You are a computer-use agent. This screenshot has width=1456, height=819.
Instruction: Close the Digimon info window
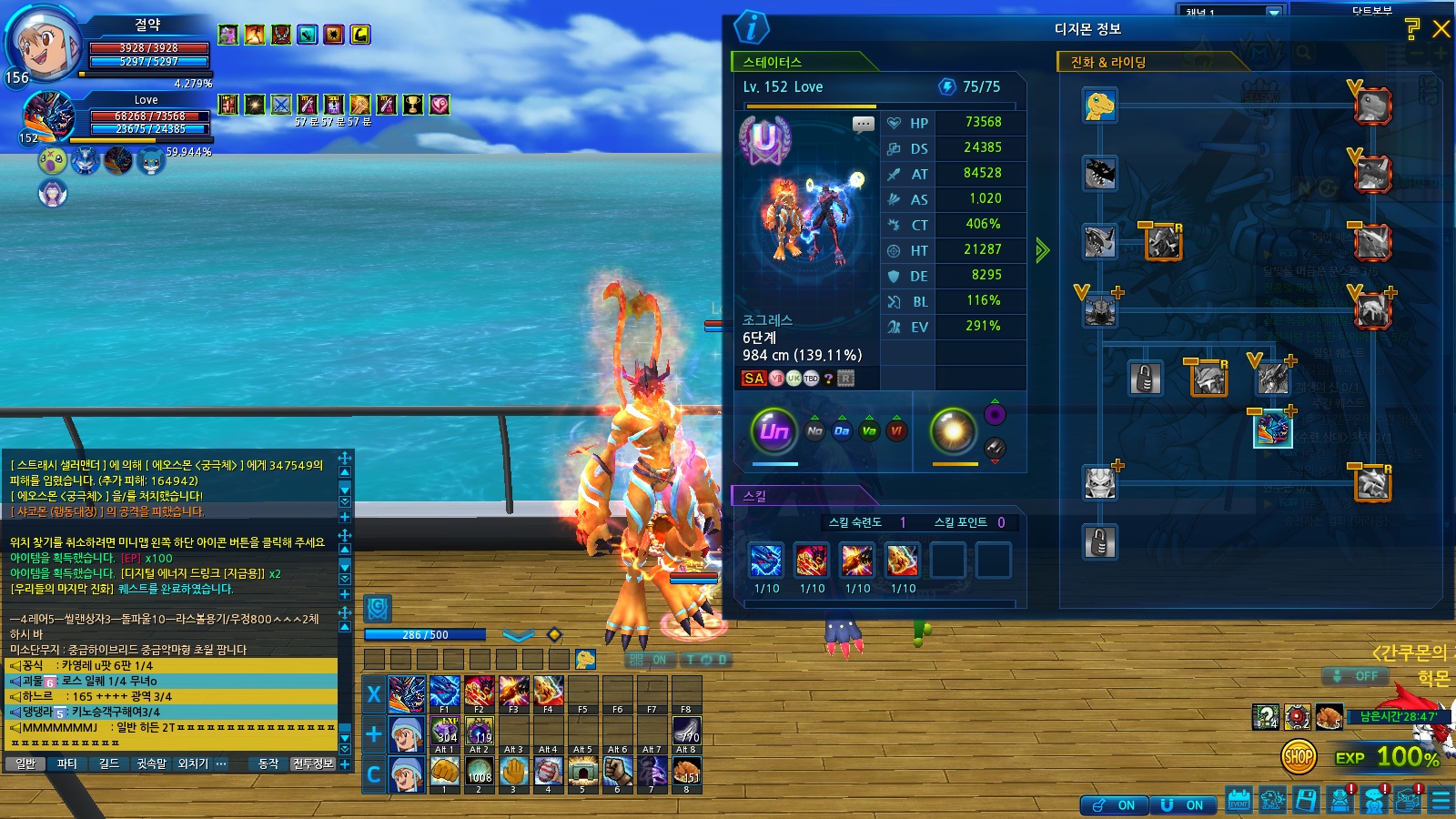tap(1441, 29)
